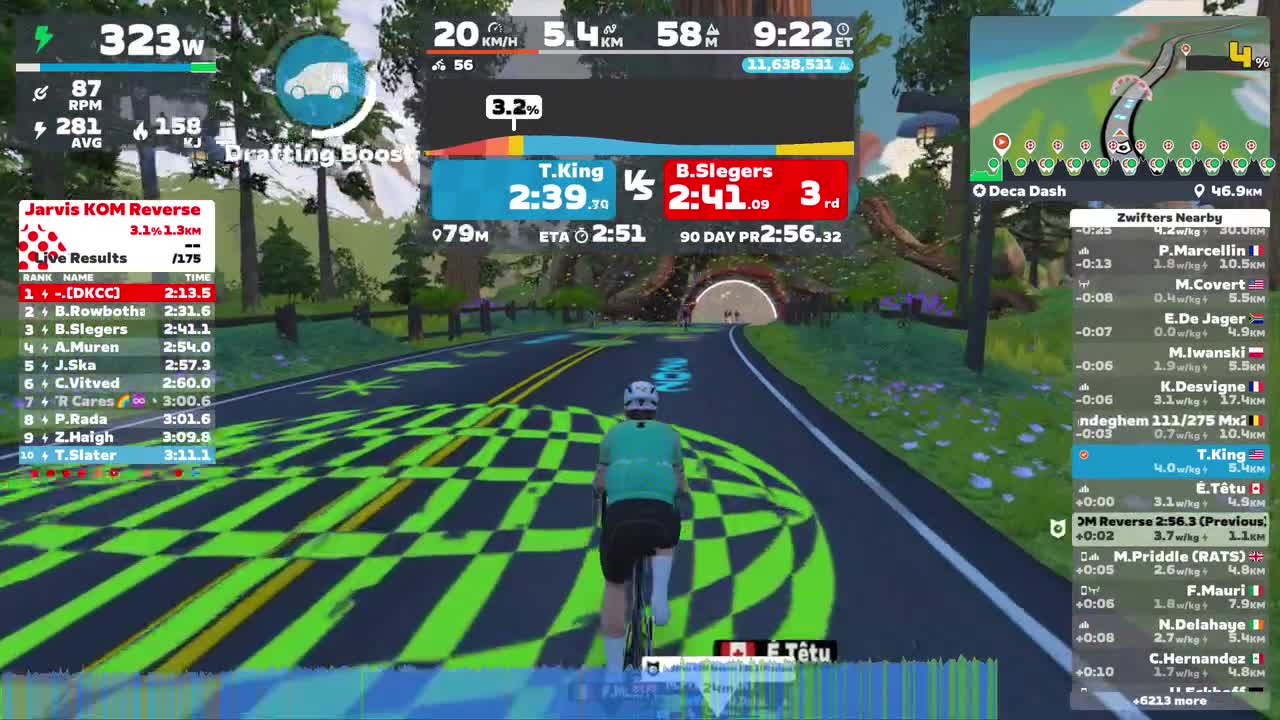Screen dimensions: 1280x720
Task: Click the Ê Têtu rider nameplate
Action: (775, 650)
